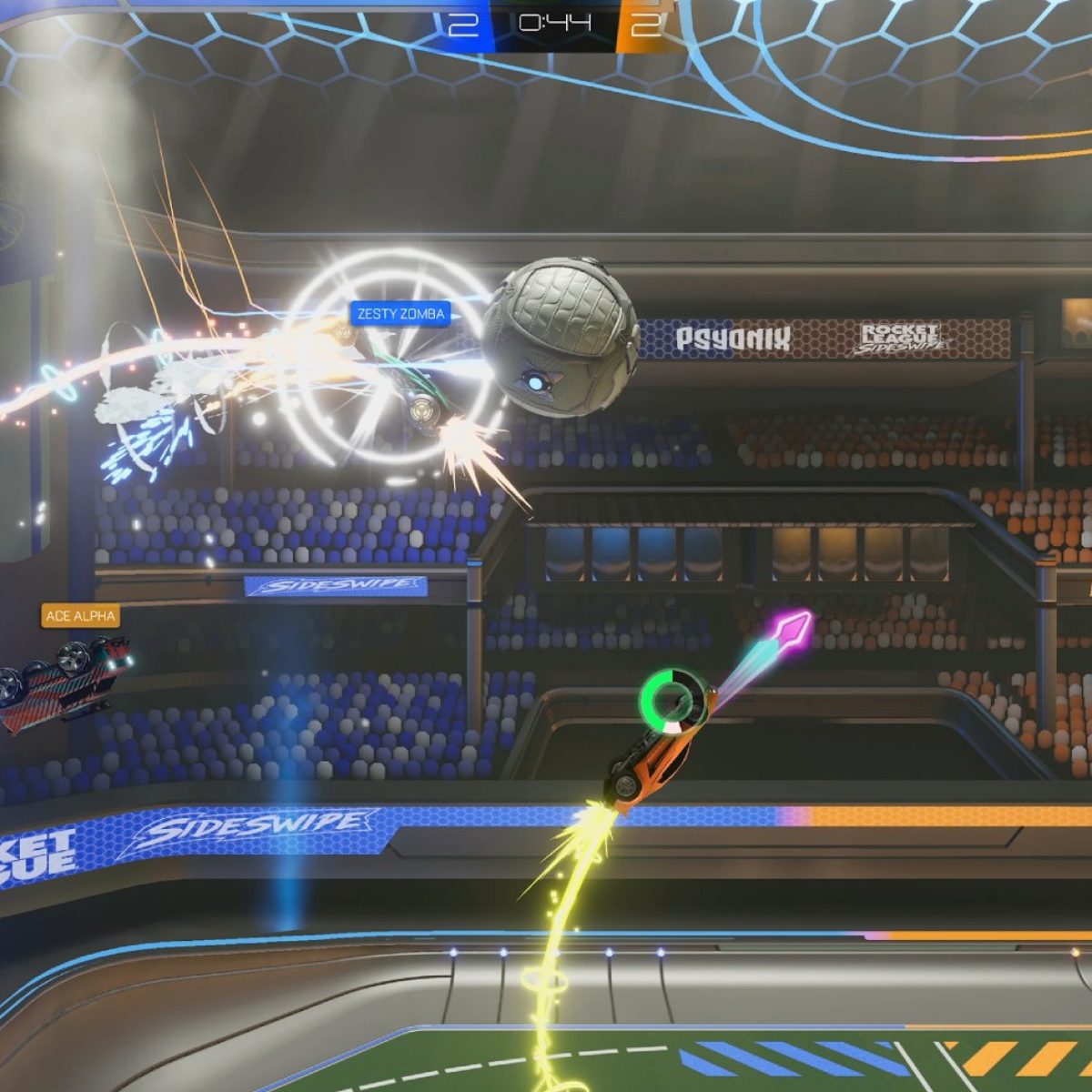
Task: Click the ZESTY ZOMBA player name tag
Action: coord(400,314)
